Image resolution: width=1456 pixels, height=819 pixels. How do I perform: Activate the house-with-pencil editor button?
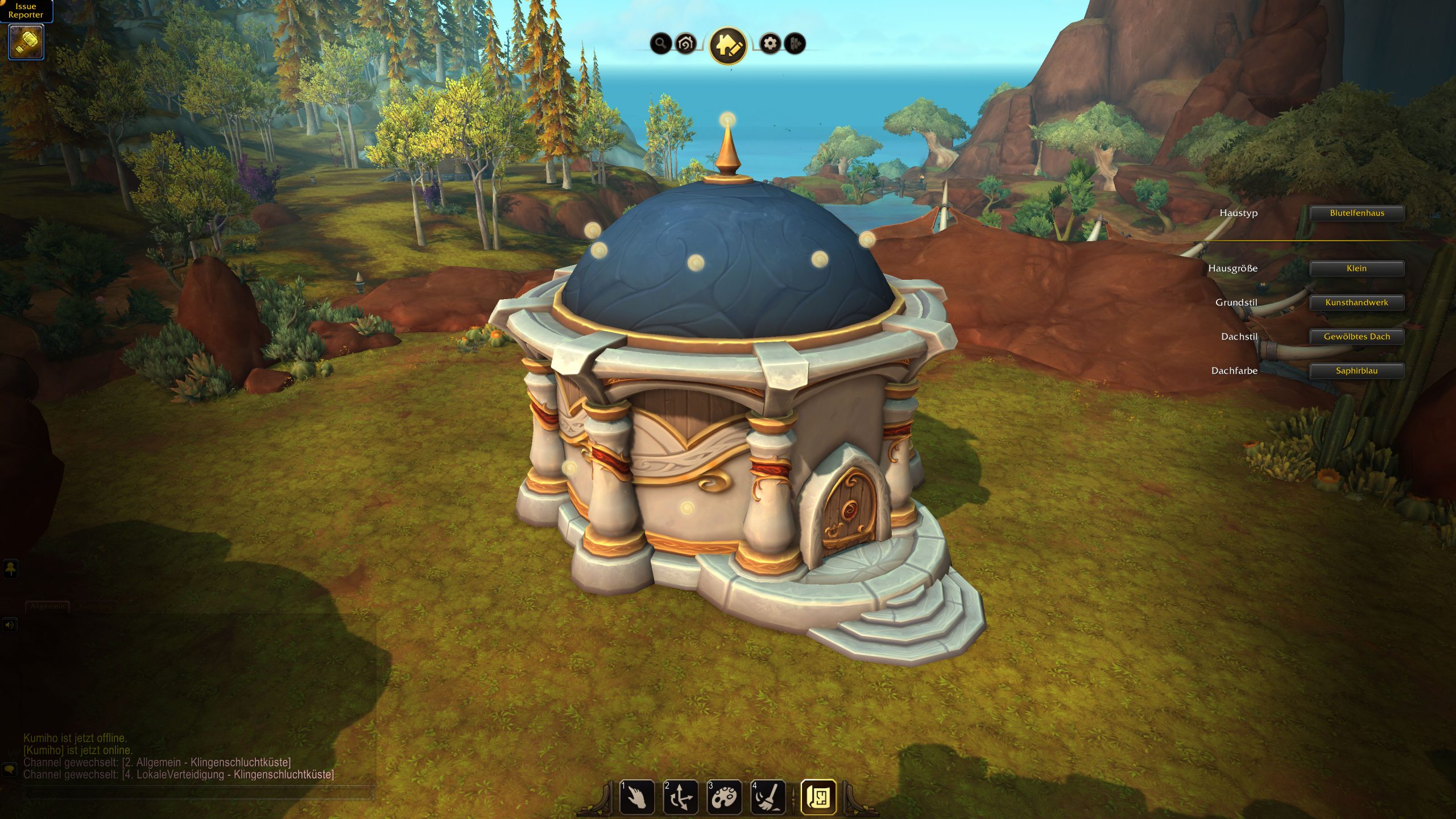pos(728,45)
